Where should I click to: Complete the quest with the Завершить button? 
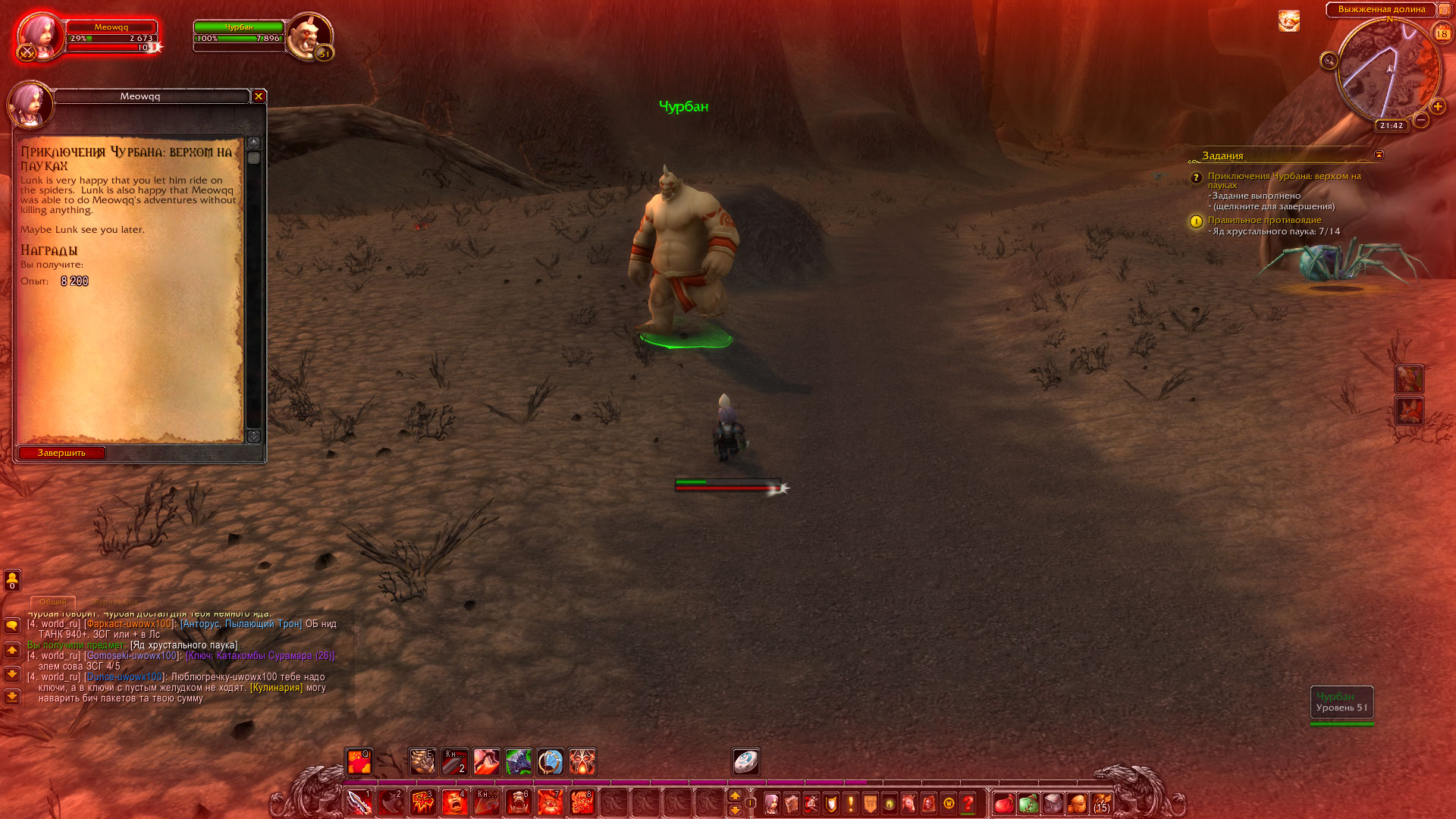pos(62,453)
